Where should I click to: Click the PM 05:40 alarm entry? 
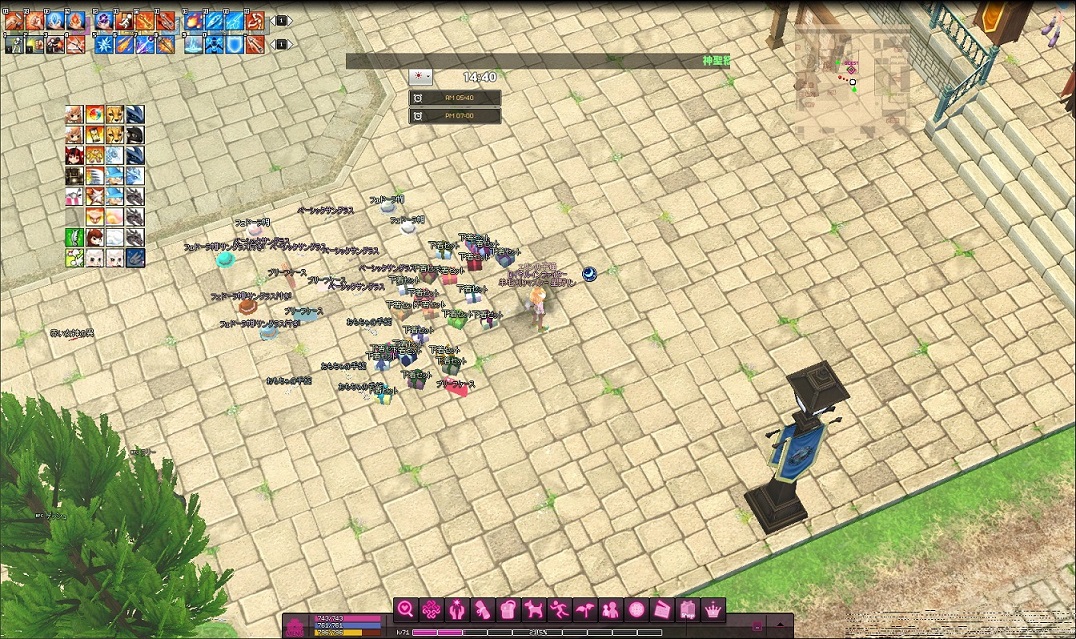tap(455, 98)
